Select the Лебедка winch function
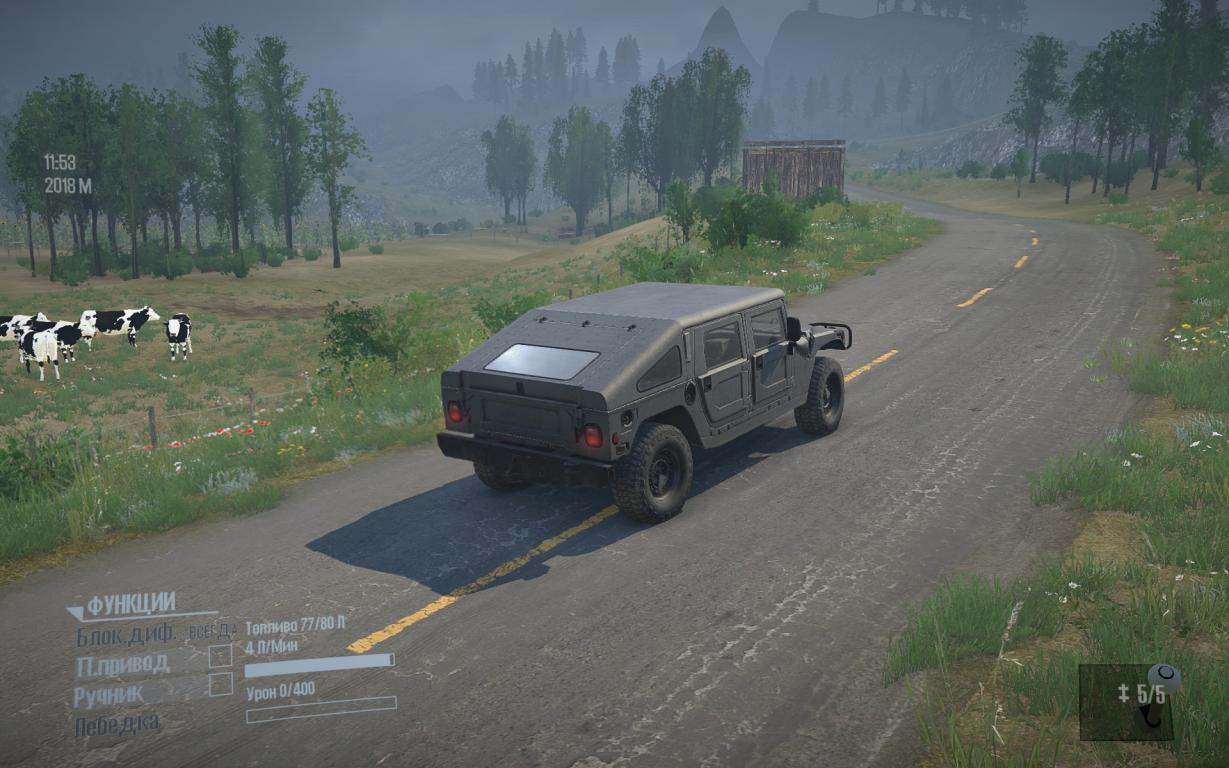The height and width of the screenshot is (768, 1229). pyautogui.click(x=118, y=725)
